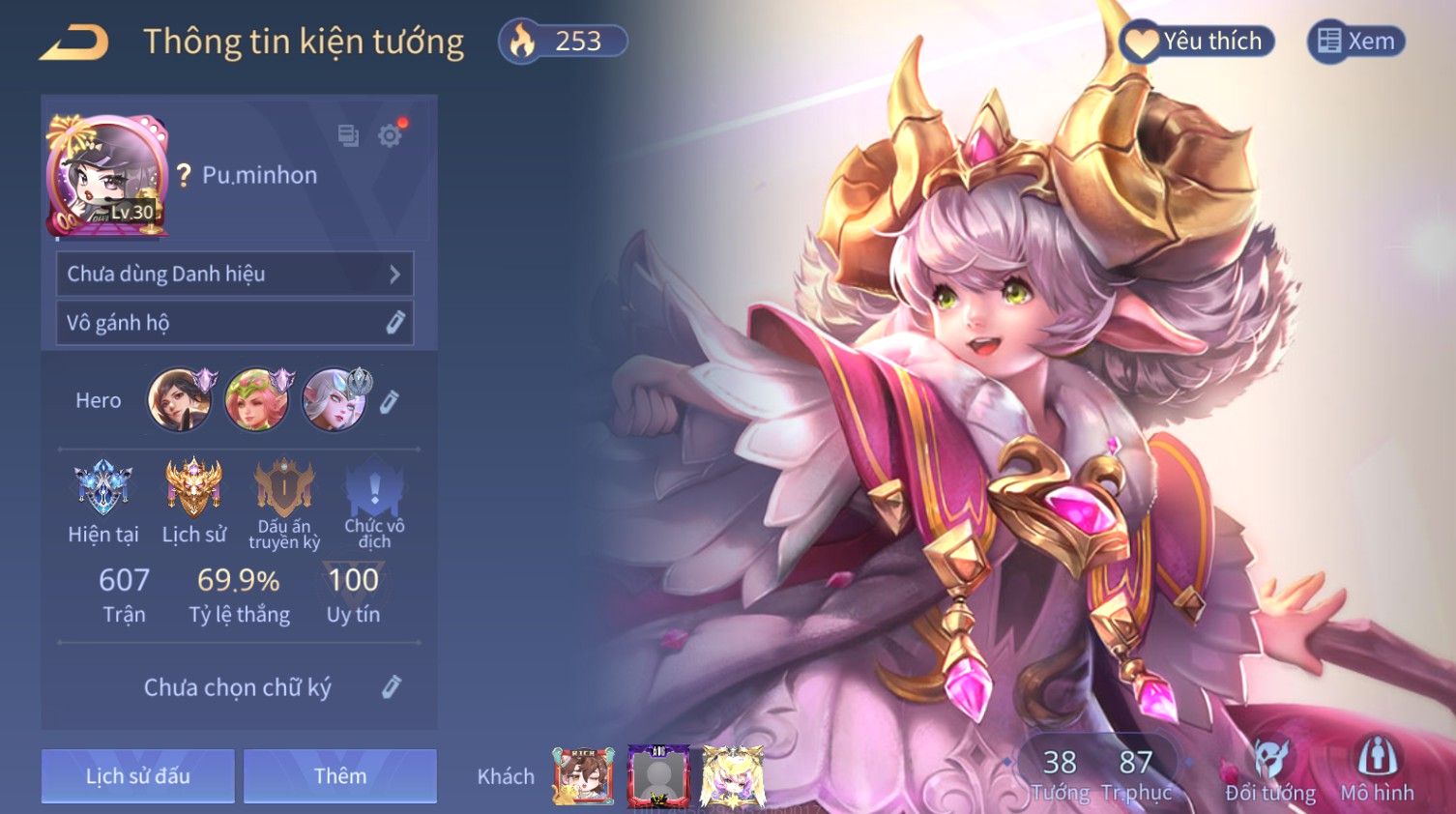This screenshot has height=814, width=1456.
Task: Open the brown-haired visitor avatar
Action: [x=583, y=775]
